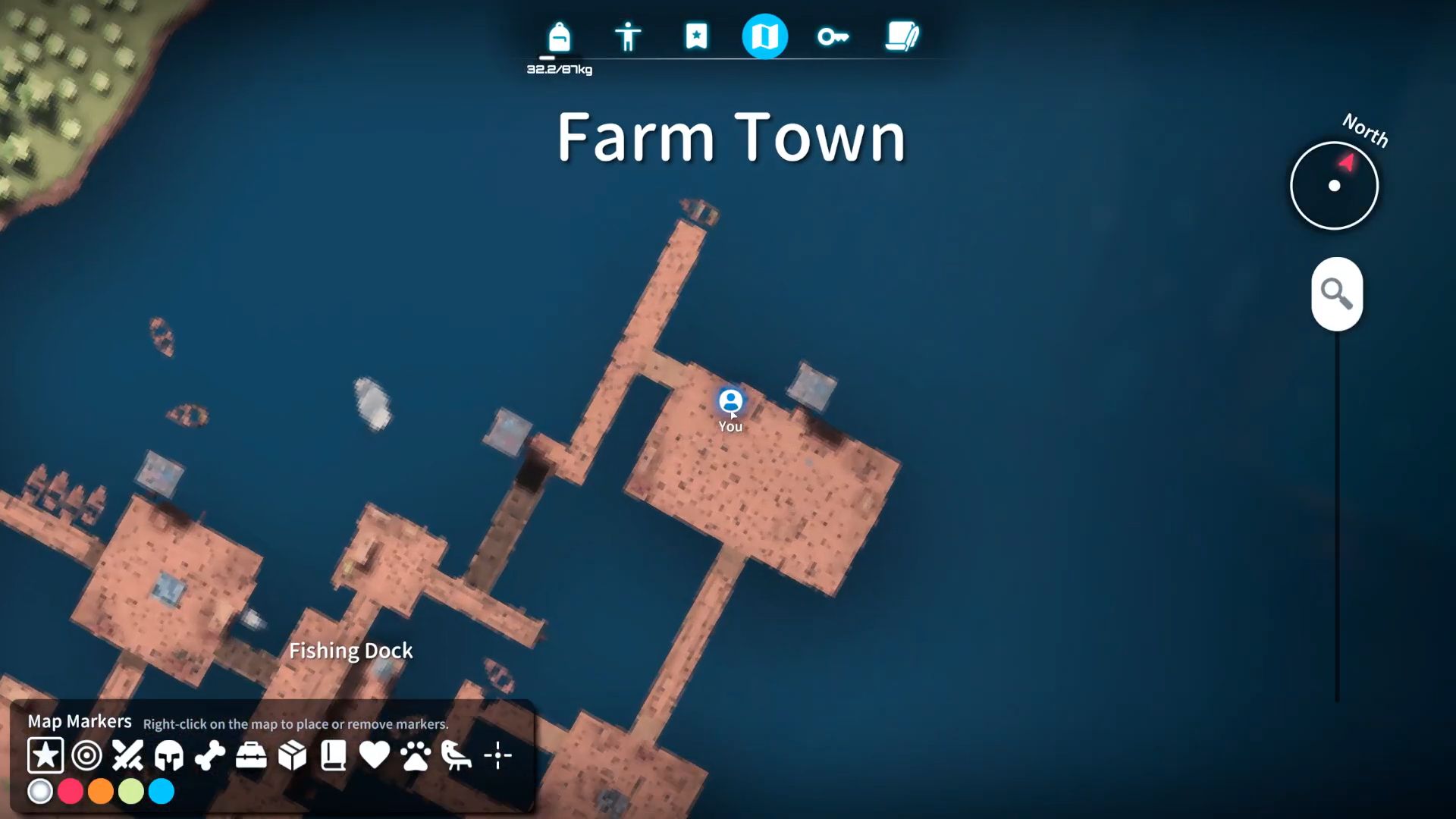Viewport: 1456px width, 819px height.
Task: Open the bookmarked quests tab
Action: coord(696,36)
